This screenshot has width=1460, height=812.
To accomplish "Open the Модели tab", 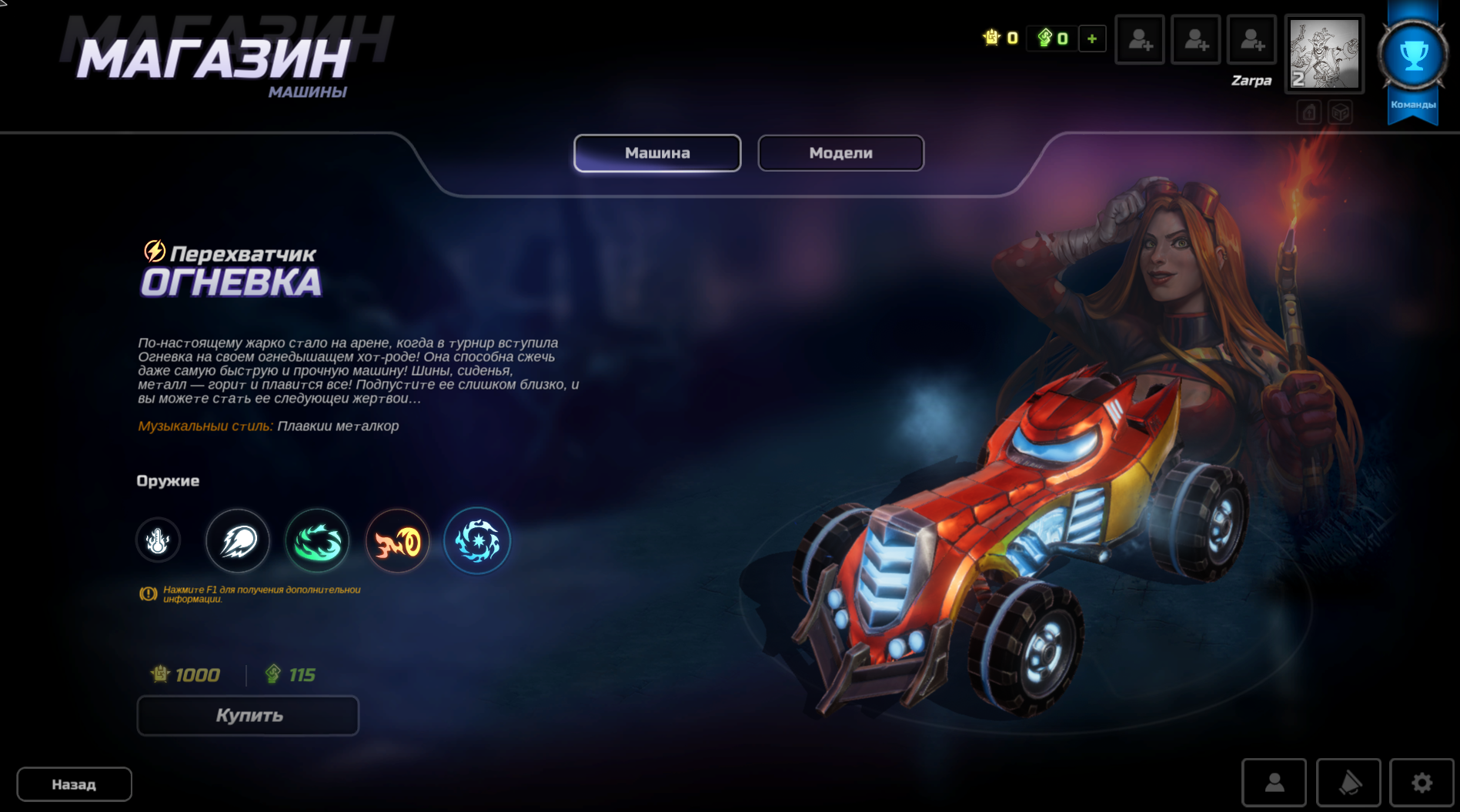I will point(840,153).
